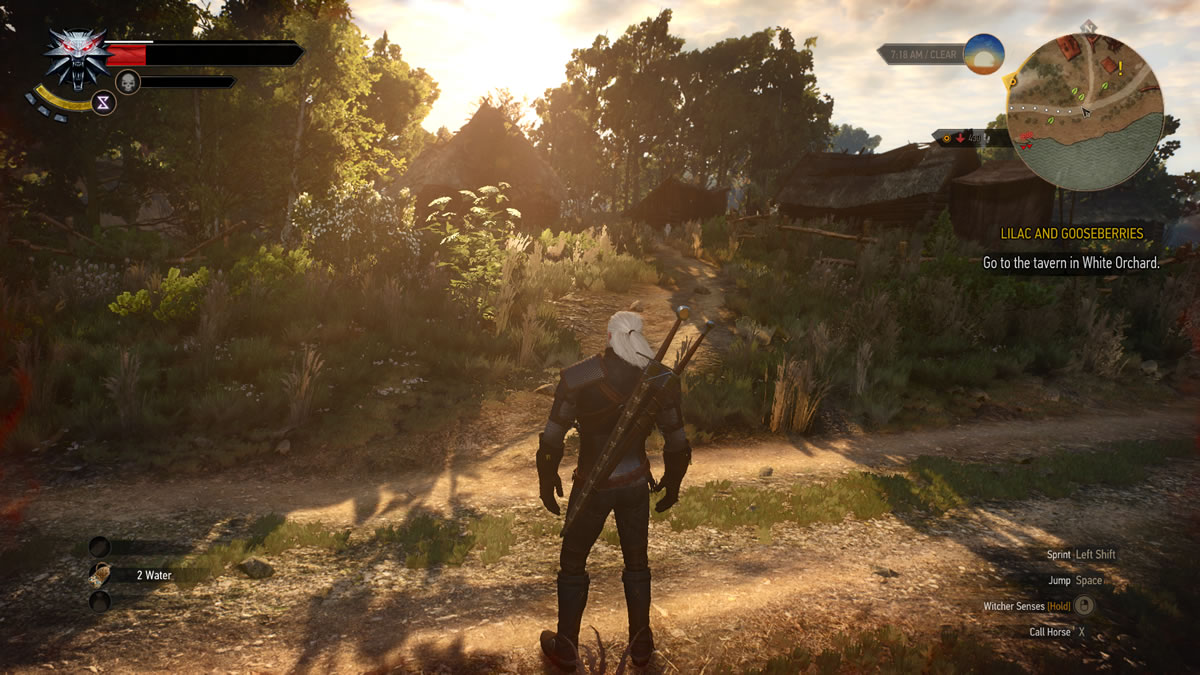Select the Yrden sign icon

(104, 102)
